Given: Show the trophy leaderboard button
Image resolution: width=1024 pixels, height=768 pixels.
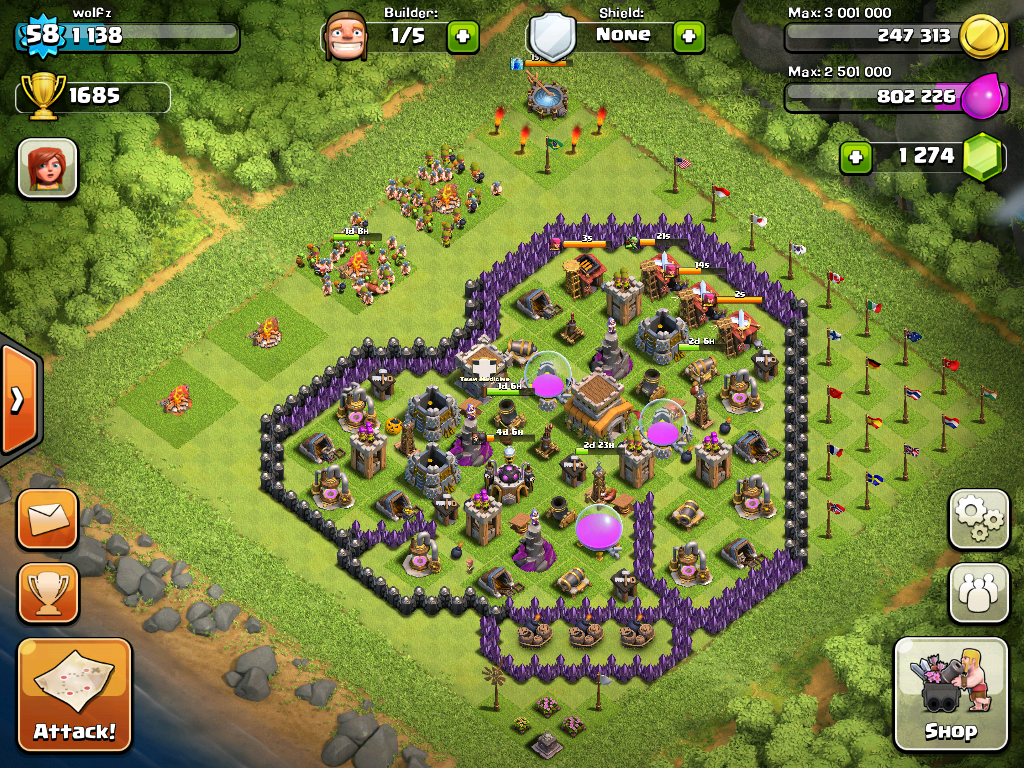Looking at the screenshot, I should (x=47, y=593).
